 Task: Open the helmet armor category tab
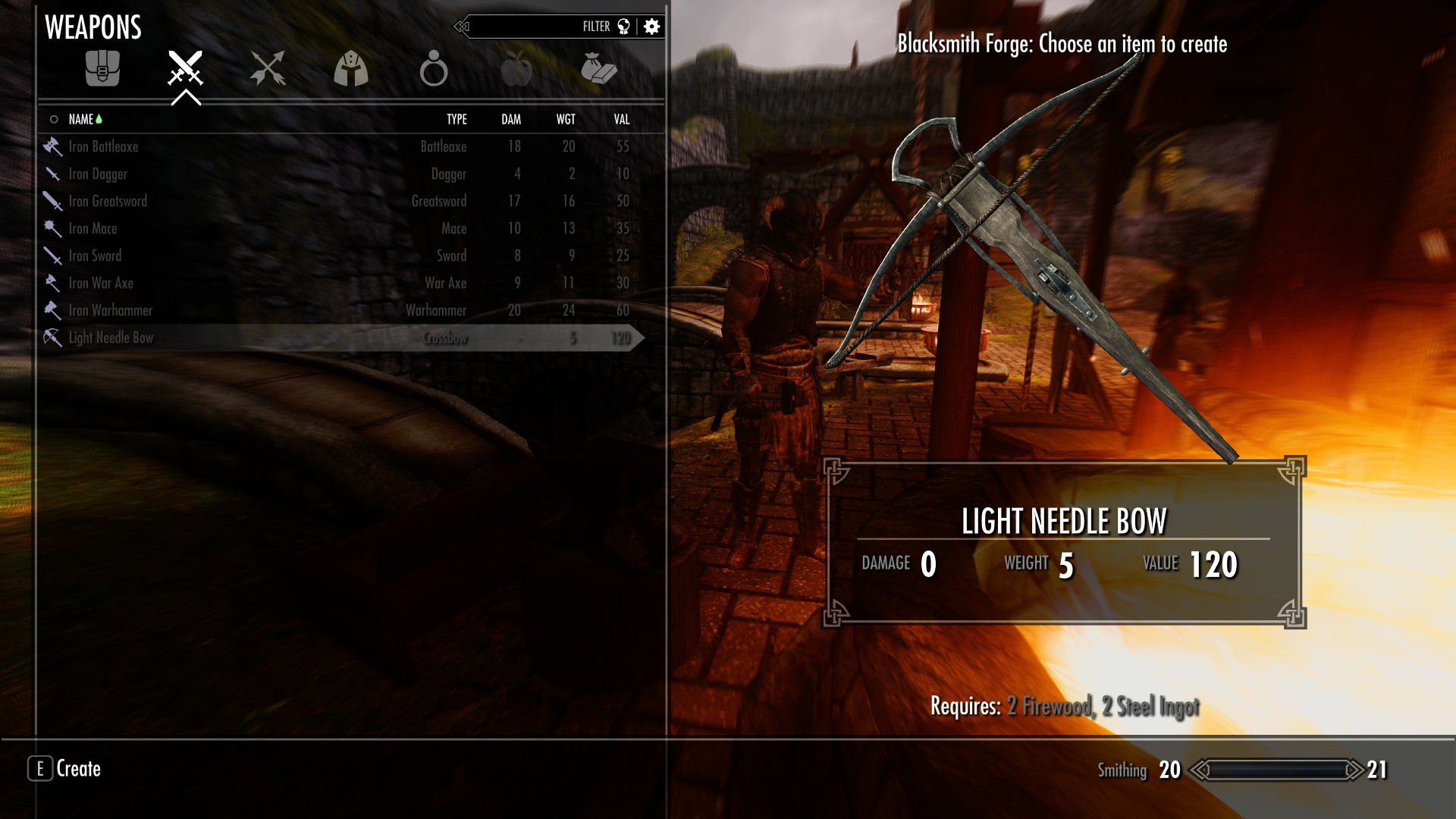[351, 68]
